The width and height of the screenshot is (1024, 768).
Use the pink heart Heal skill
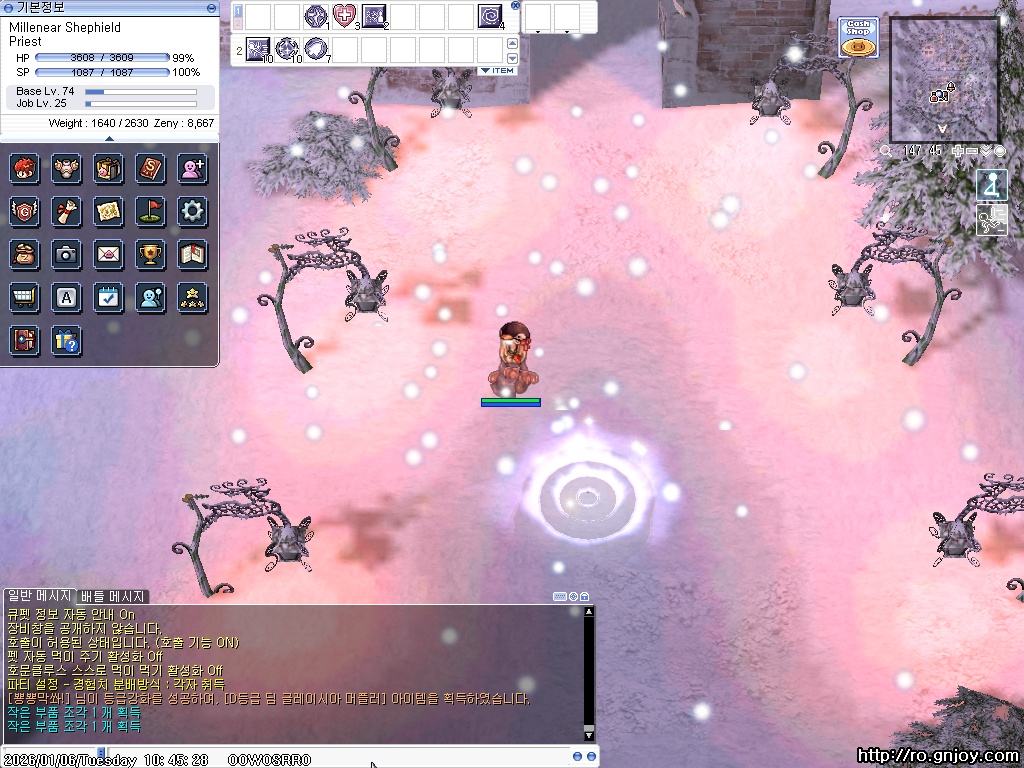344,16
